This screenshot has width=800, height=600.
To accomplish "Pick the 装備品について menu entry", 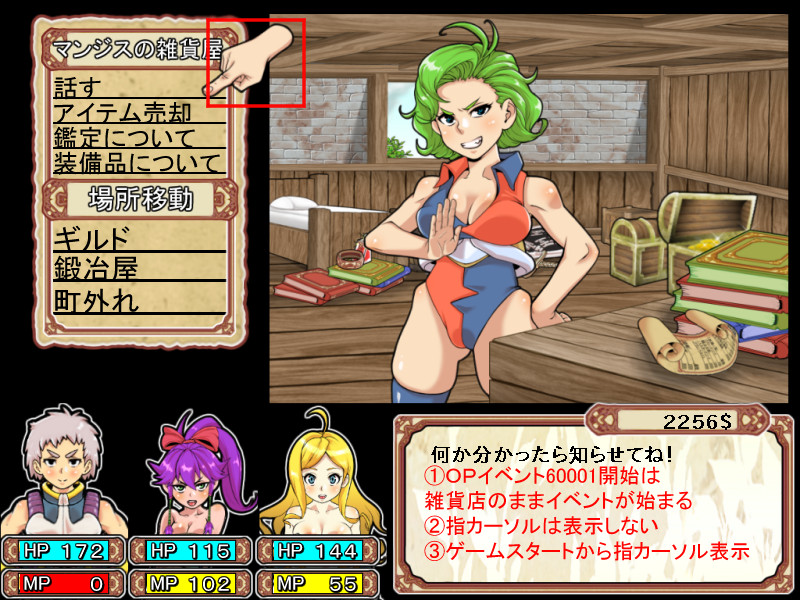I will (137, 162).
